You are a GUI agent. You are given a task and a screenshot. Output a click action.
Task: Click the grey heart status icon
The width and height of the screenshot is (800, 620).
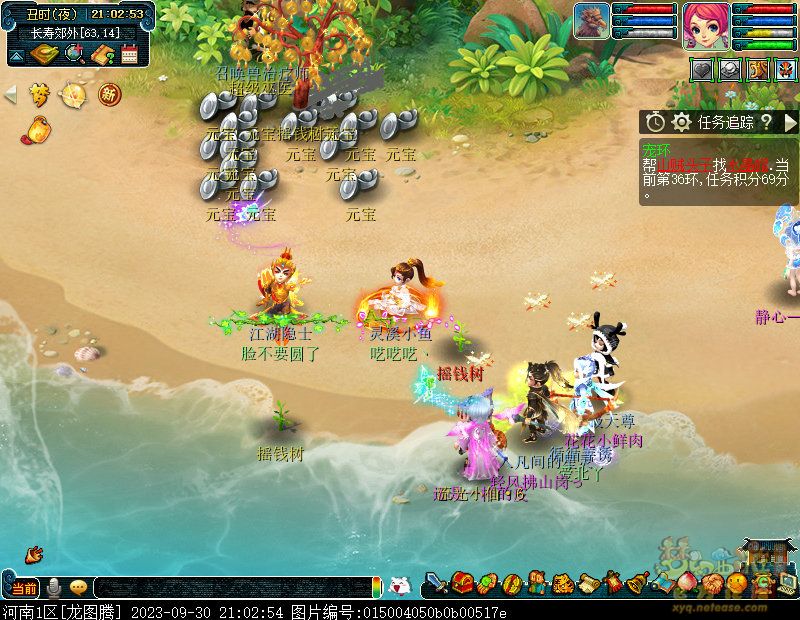point(703,69)
